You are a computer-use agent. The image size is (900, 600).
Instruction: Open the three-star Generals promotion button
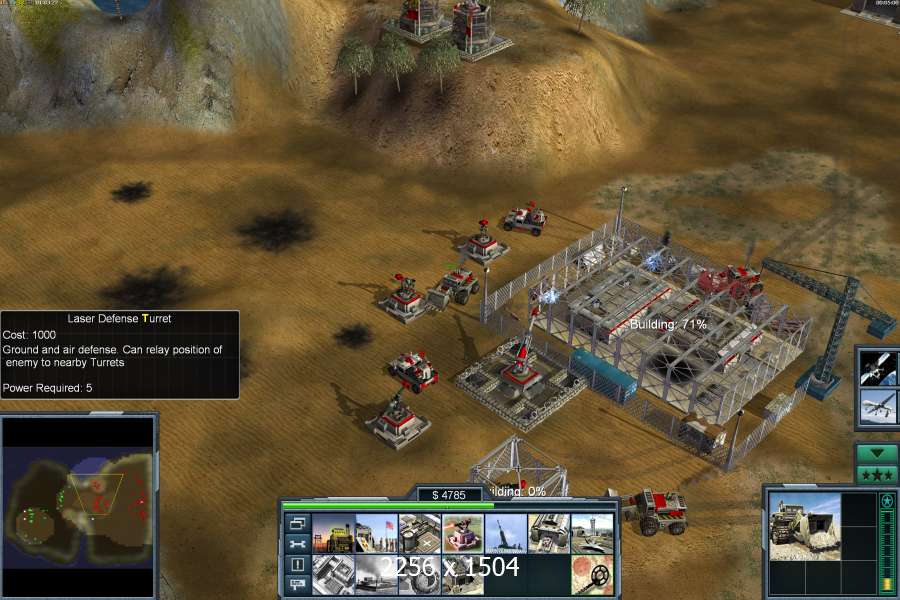877,473
